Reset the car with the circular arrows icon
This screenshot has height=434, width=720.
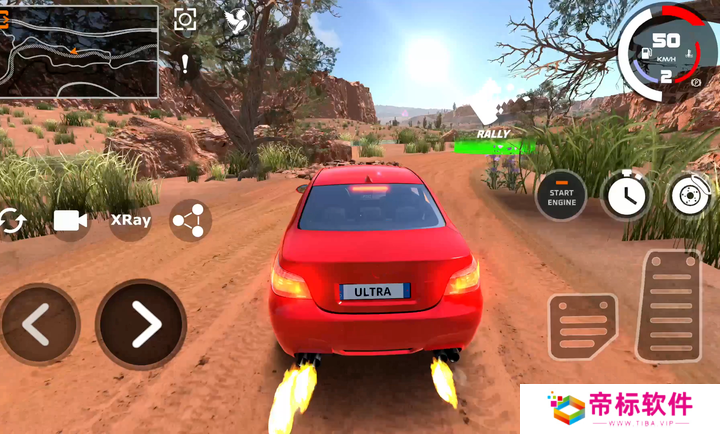(x=12, y=221)
